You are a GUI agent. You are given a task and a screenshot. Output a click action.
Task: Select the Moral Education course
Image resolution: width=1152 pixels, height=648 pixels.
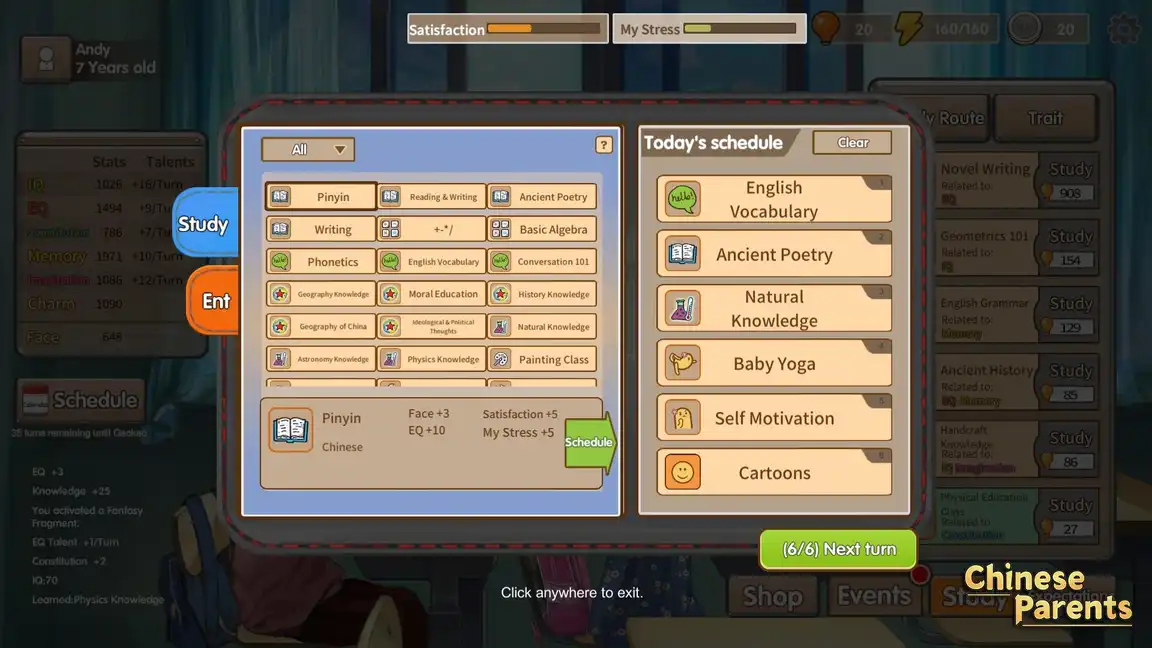tap(432, 294)
